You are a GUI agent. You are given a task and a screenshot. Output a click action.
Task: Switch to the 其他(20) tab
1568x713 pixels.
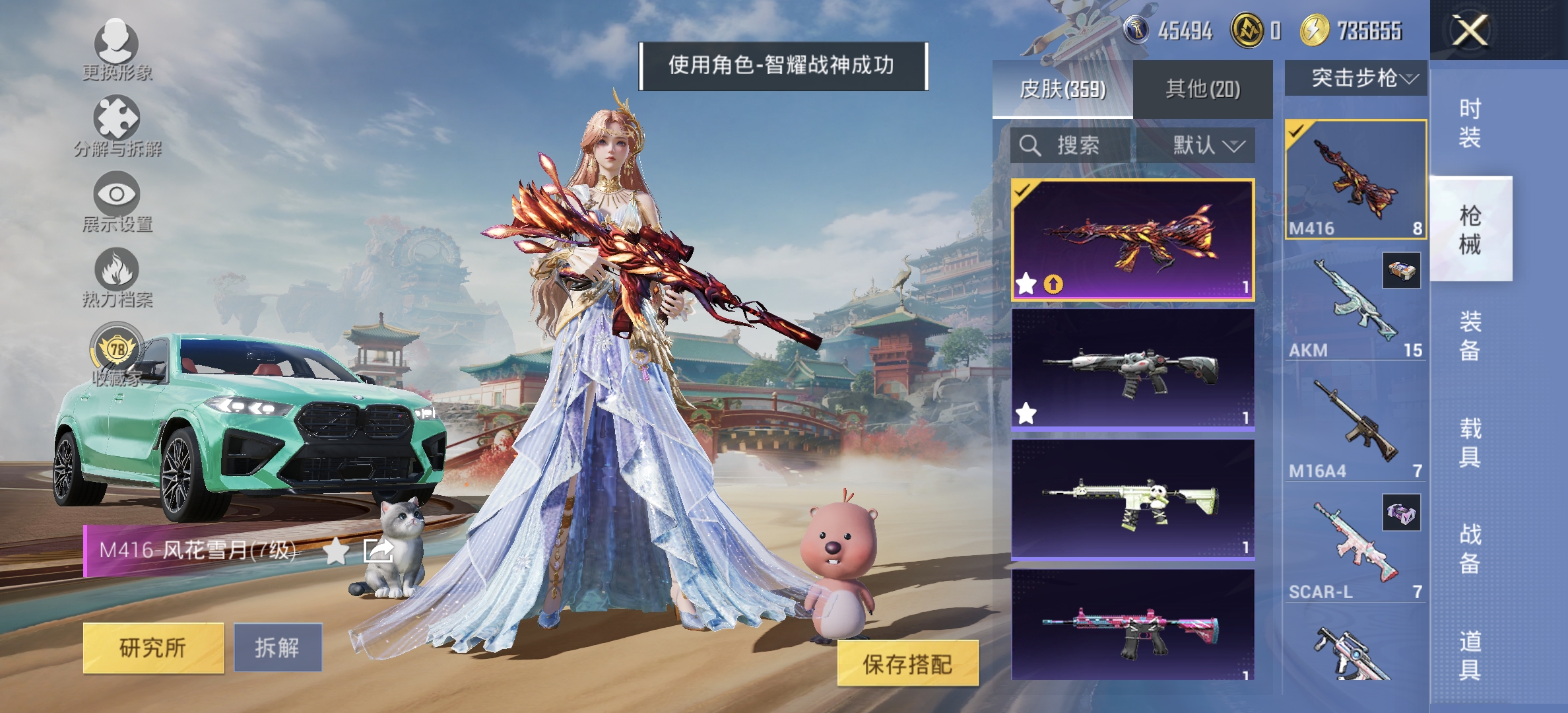(x=1203, y=88)
